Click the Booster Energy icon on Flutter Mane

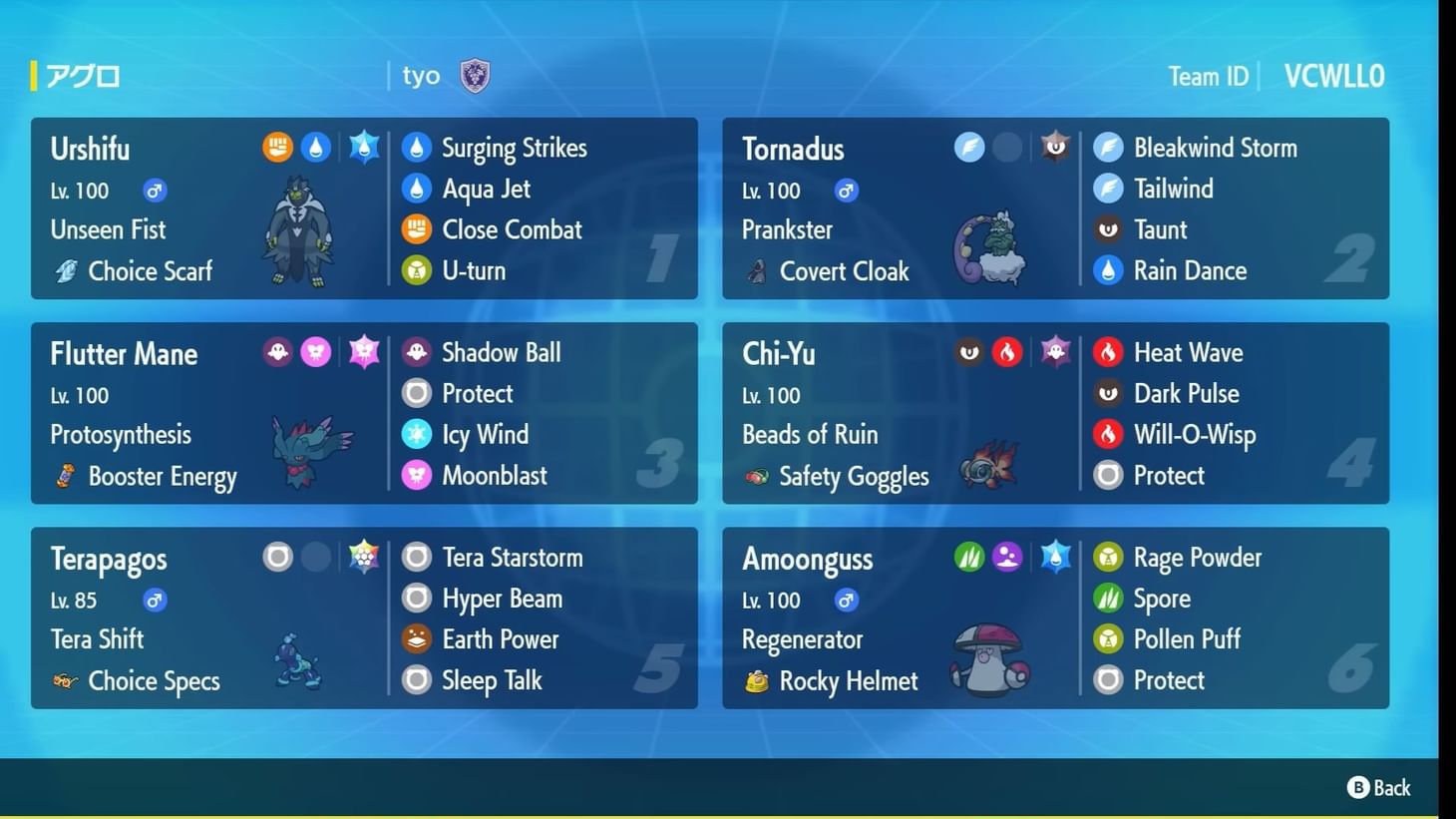coord(63,476)
